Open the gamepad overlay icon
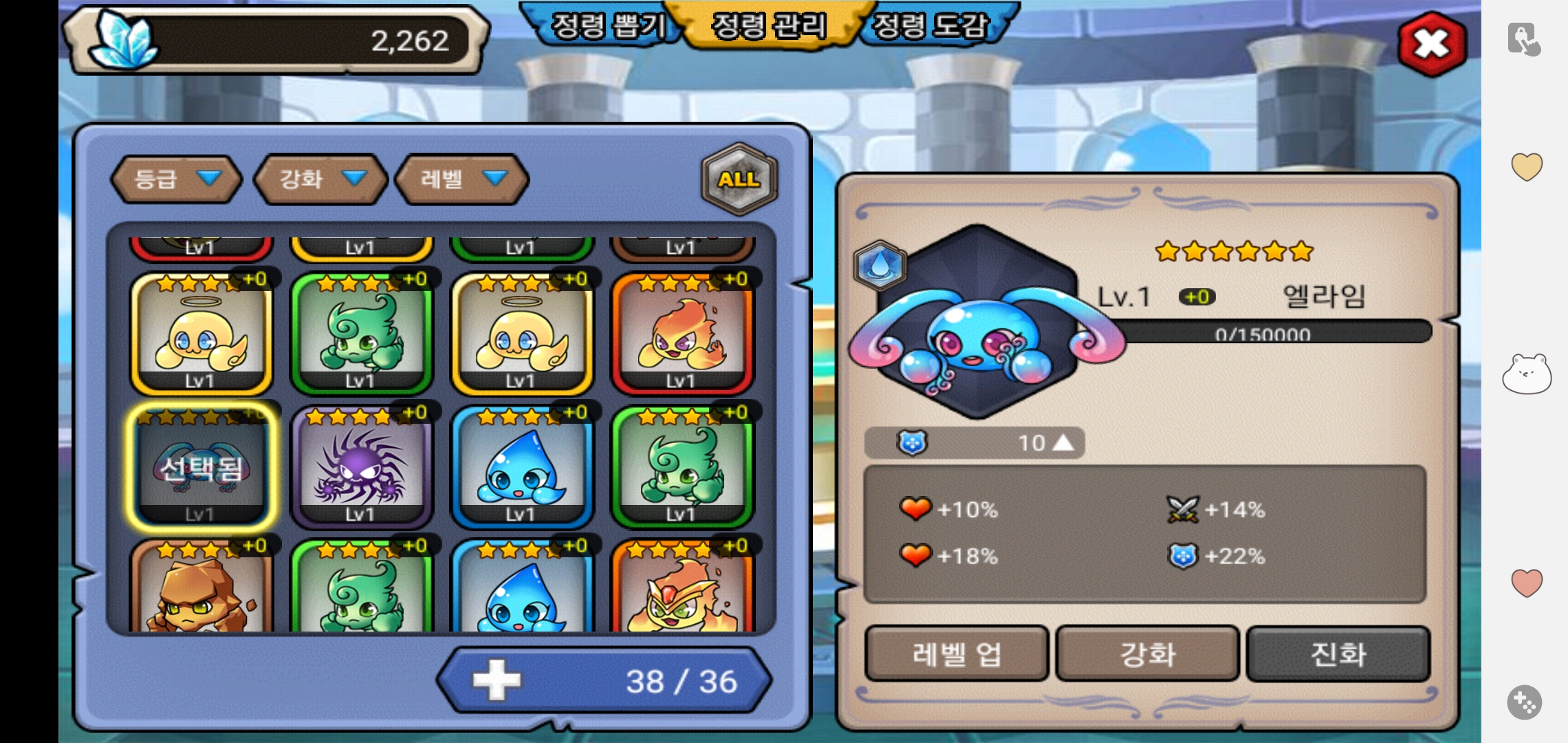The width and height of the screenshot is (1568, 743). pos(1525,702)
